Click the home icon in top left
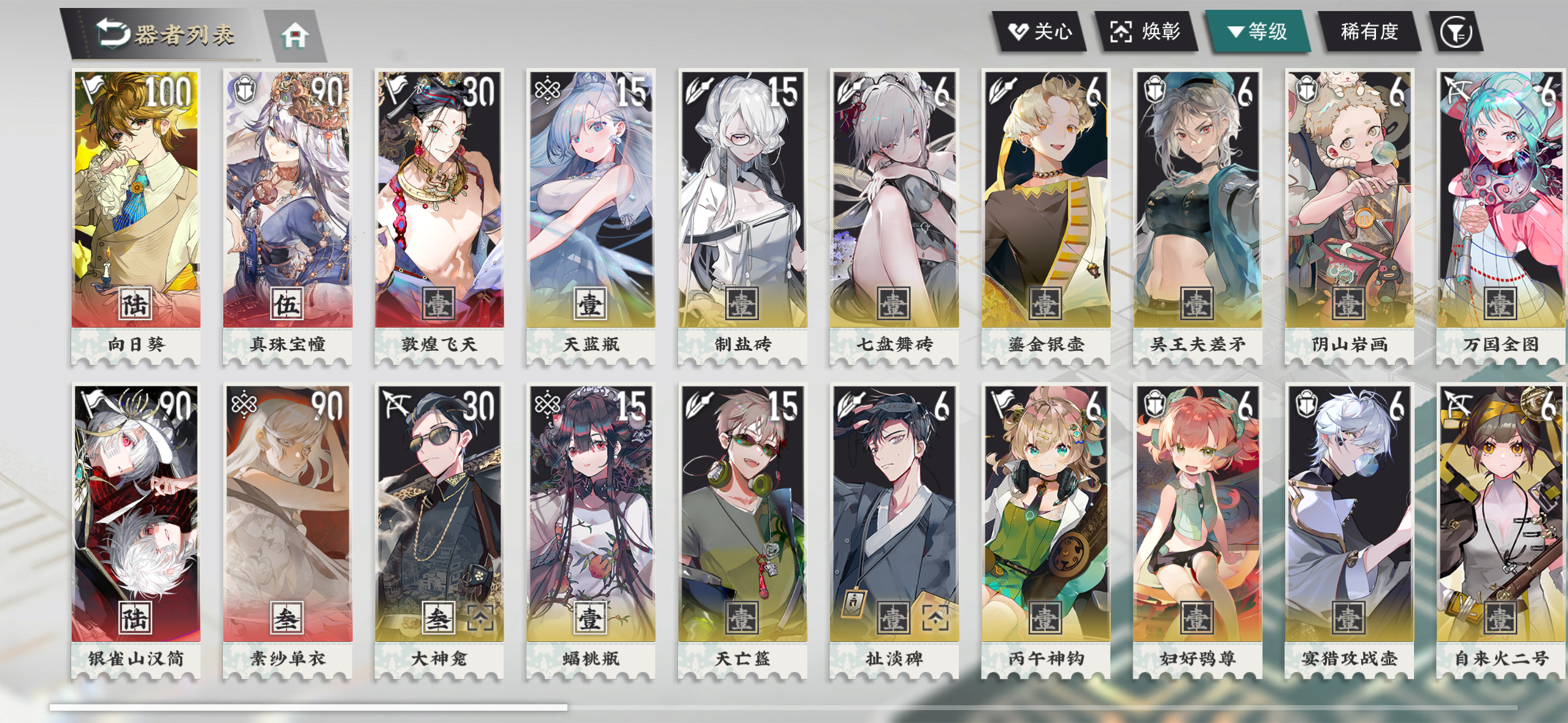 pos(296,35)
